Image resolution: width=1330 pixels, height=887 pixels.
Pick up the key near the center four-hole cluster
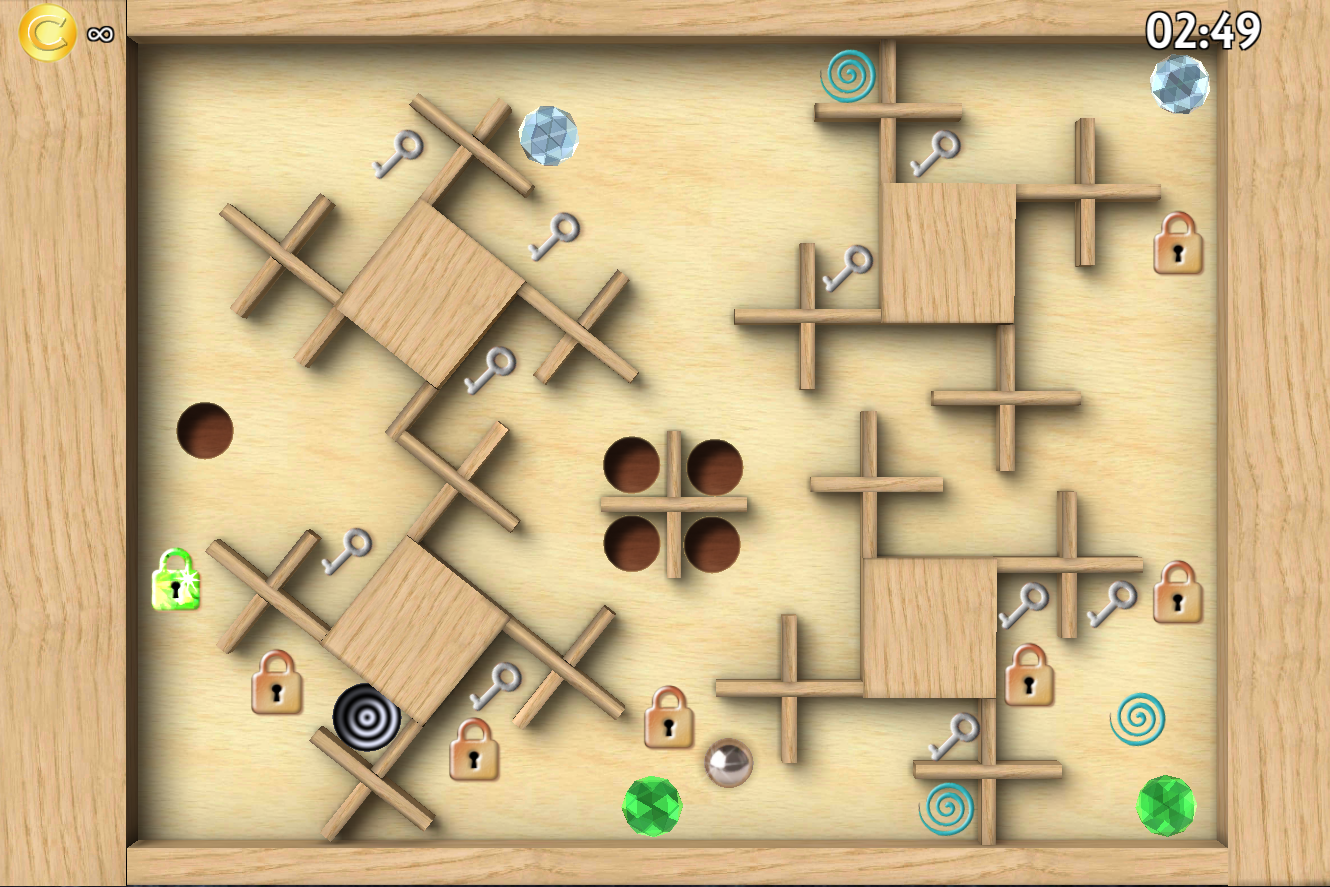[489, 368]
